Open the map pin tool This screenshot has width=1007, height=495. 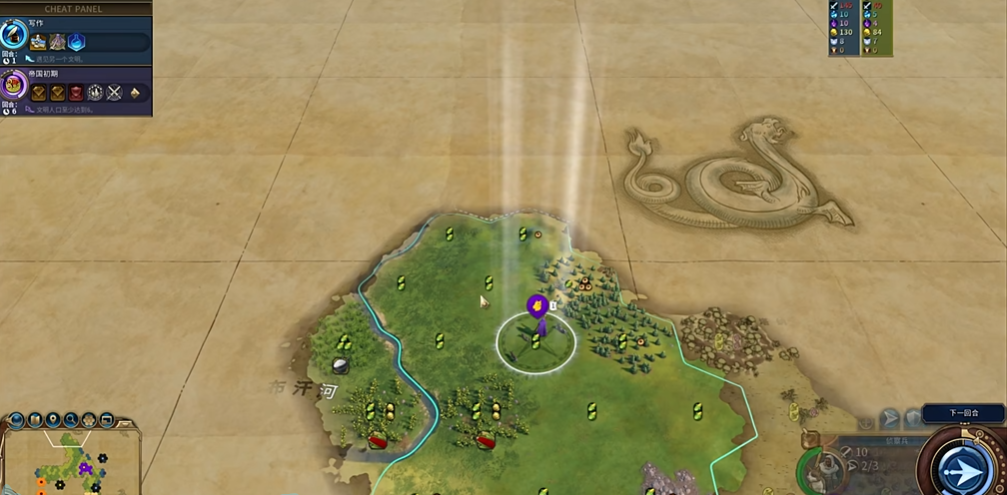click(52, 420)
